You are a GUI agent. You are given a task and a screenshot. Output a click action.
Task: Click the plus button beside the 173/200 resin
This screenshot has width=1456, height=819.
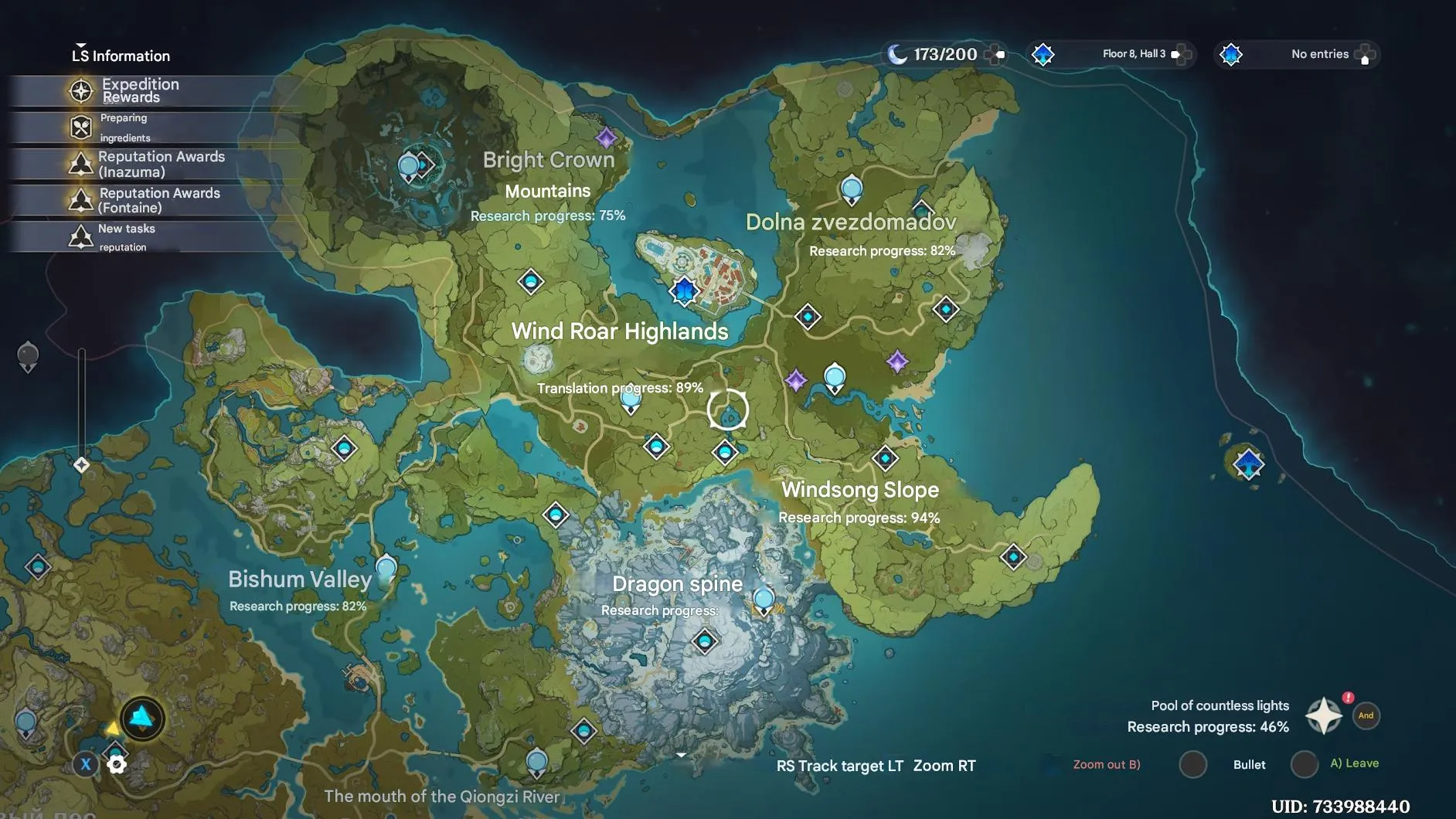tap(996, 54)
